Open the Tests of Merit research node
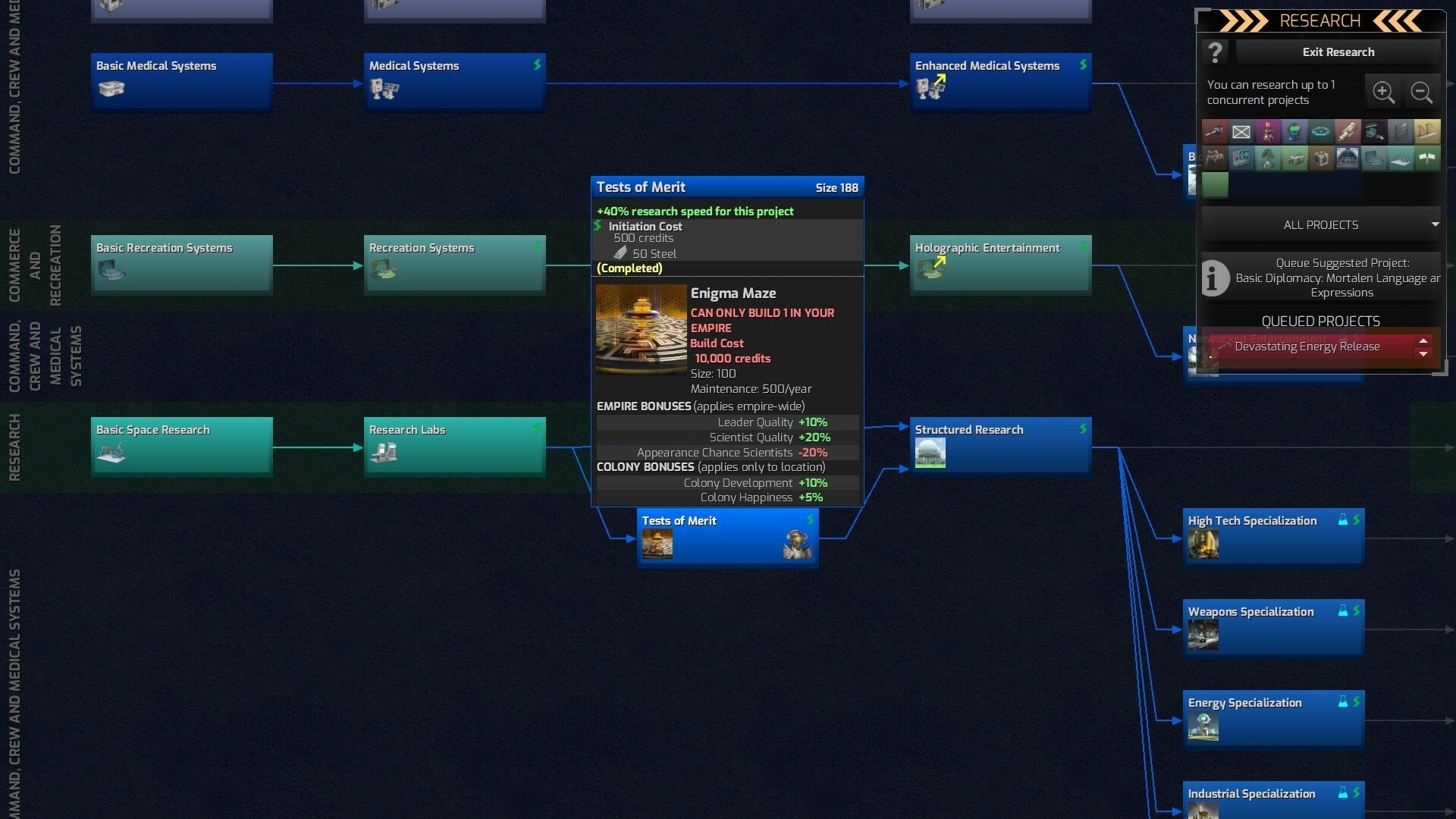Image resolution: width=1456 pixels, height=819 pixels. (726, 536)
